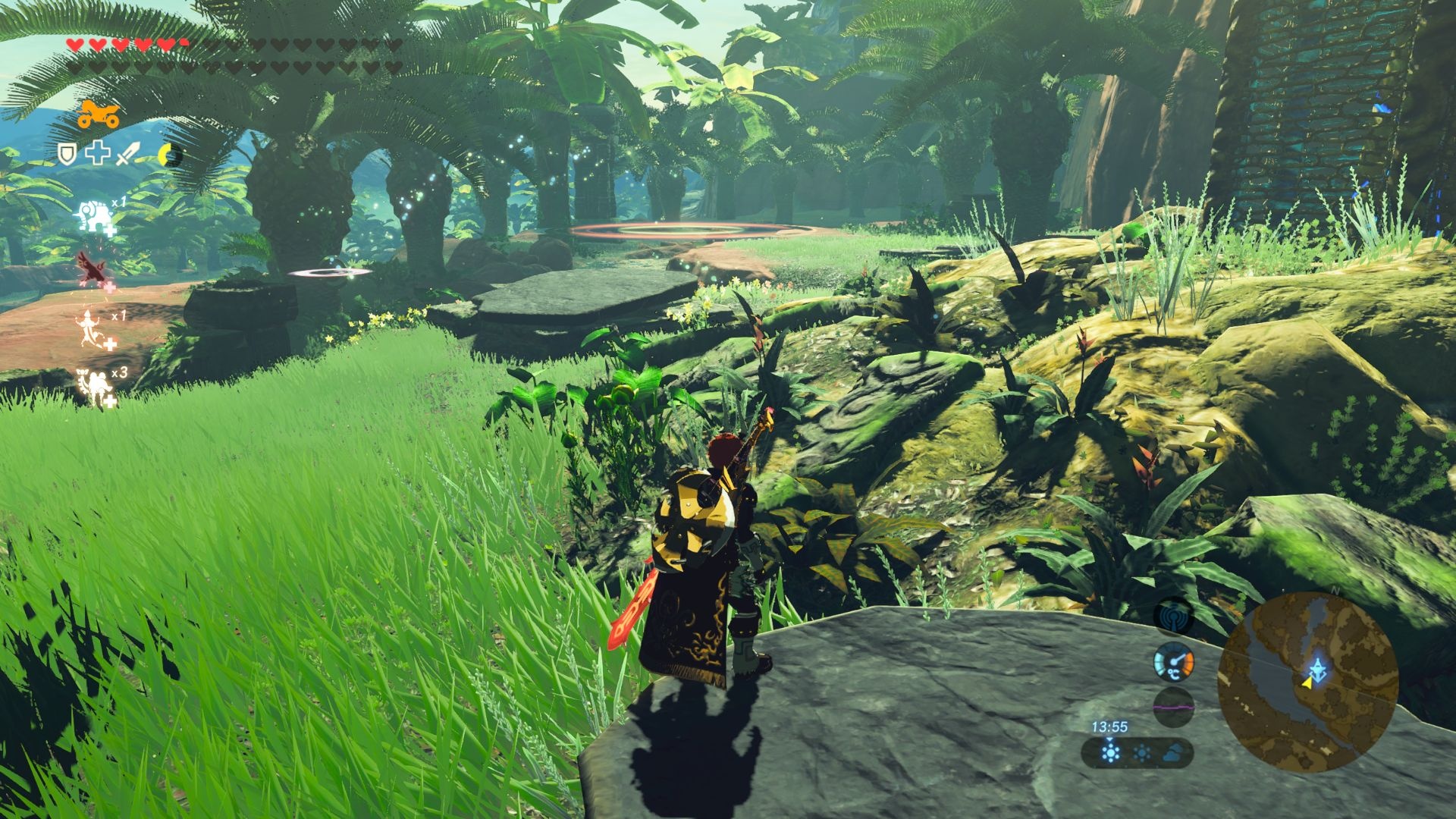Activate Daruk's Protection lizard ability icon
Viewport: 1456px width, 819px height.
pyautogui.click(x=94, y=330)
